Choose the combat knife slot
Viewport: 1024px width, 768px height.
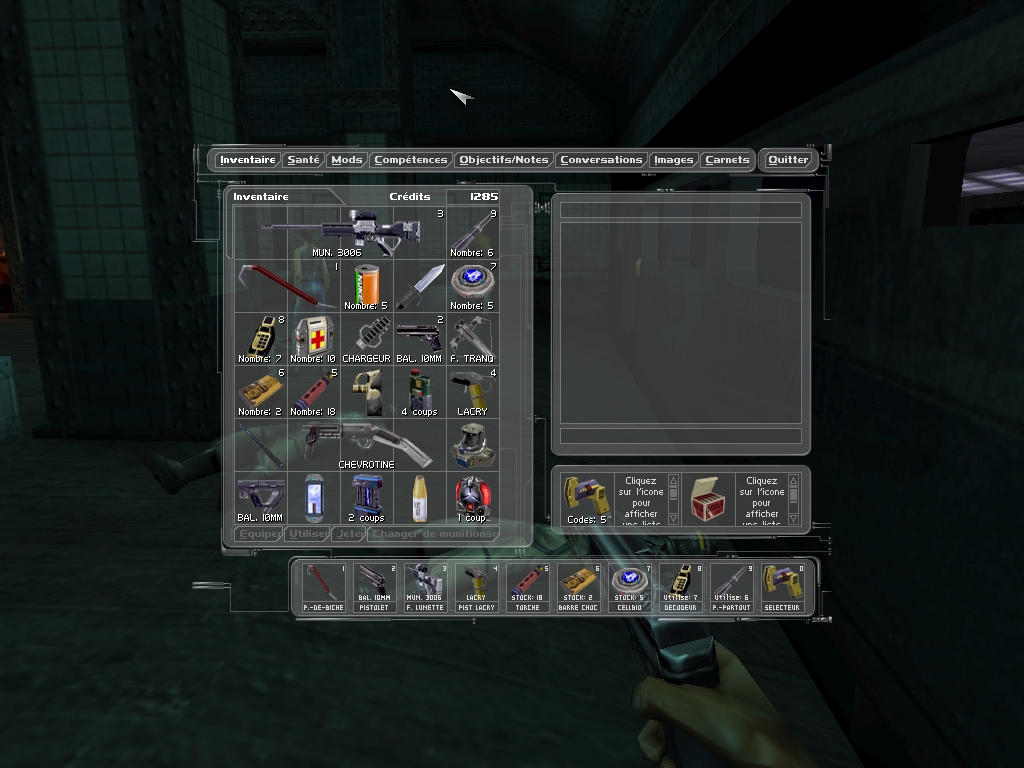[419, 286]
